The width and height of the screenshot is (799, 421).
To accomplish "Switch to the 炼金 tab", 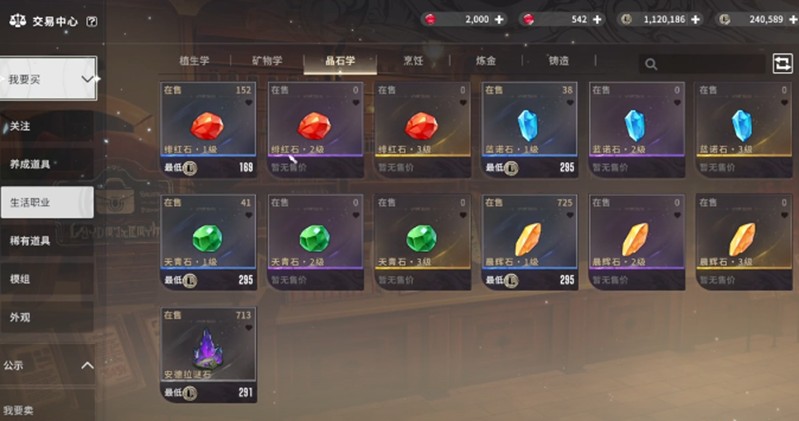I will click(486, 61).
